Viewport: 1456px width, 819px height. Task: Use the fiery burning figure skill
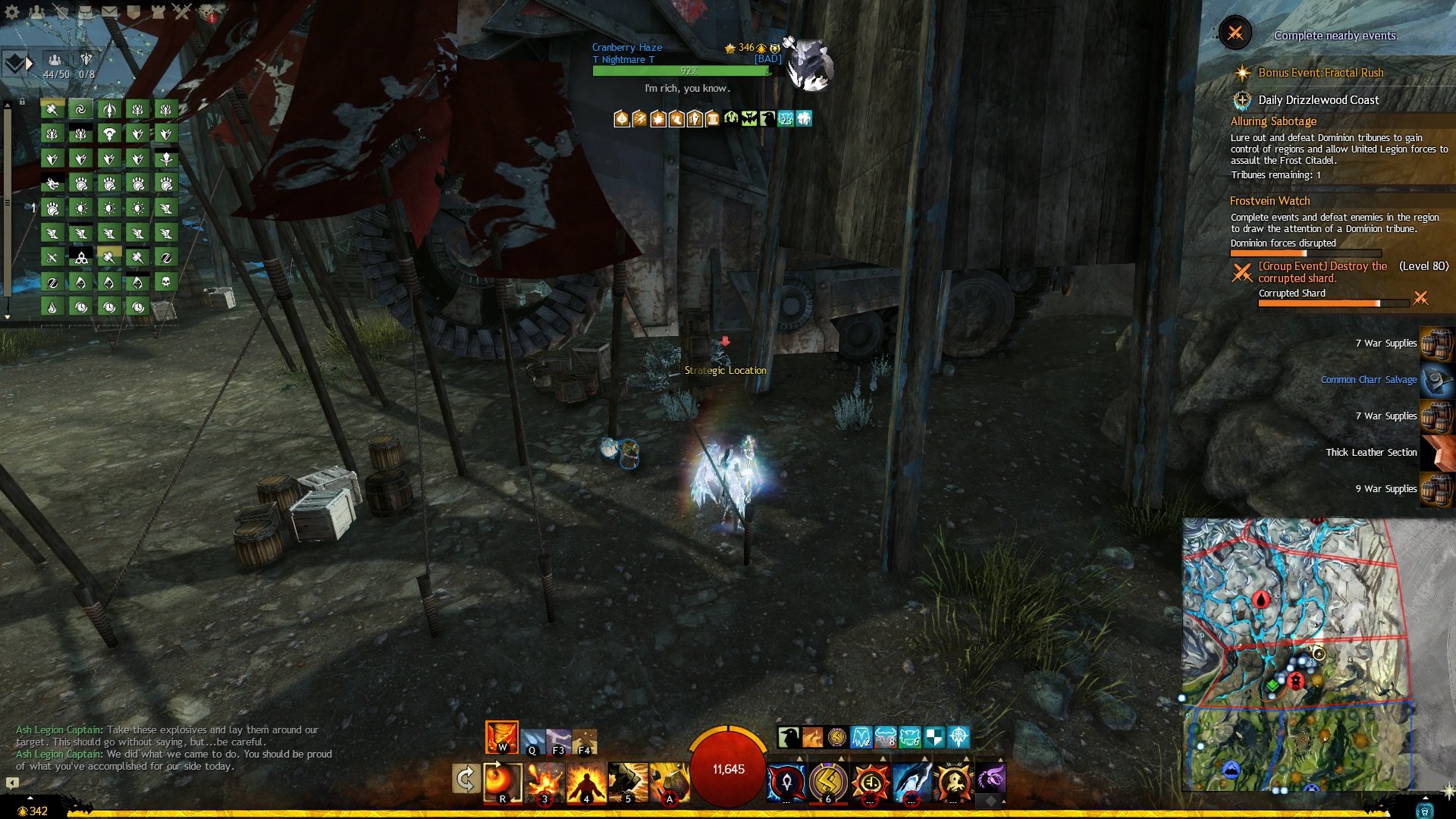pyautogui.click(x=586, y=783)
